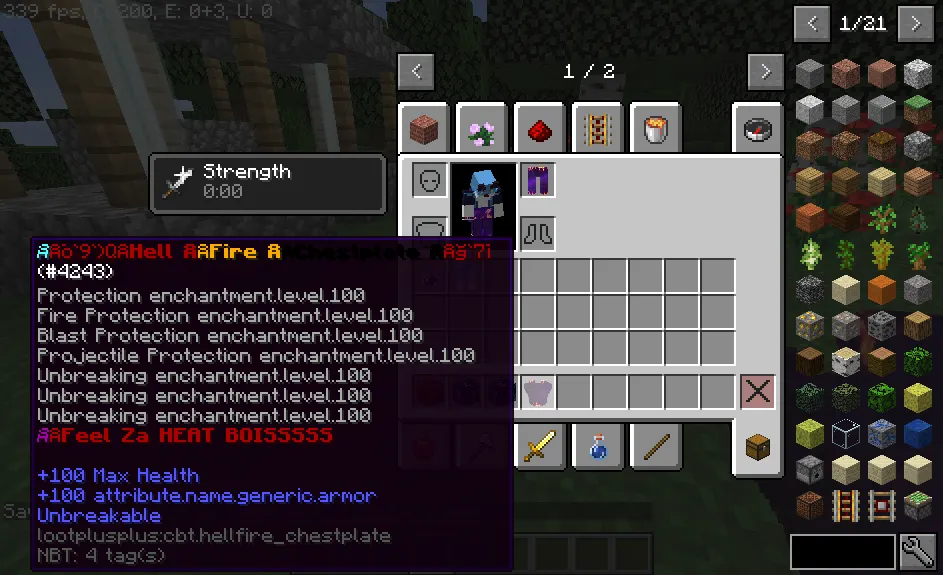Choose the lava bucket Miscellaneous tab
Viewport: 943px width, 575px height.
[658, 128]
